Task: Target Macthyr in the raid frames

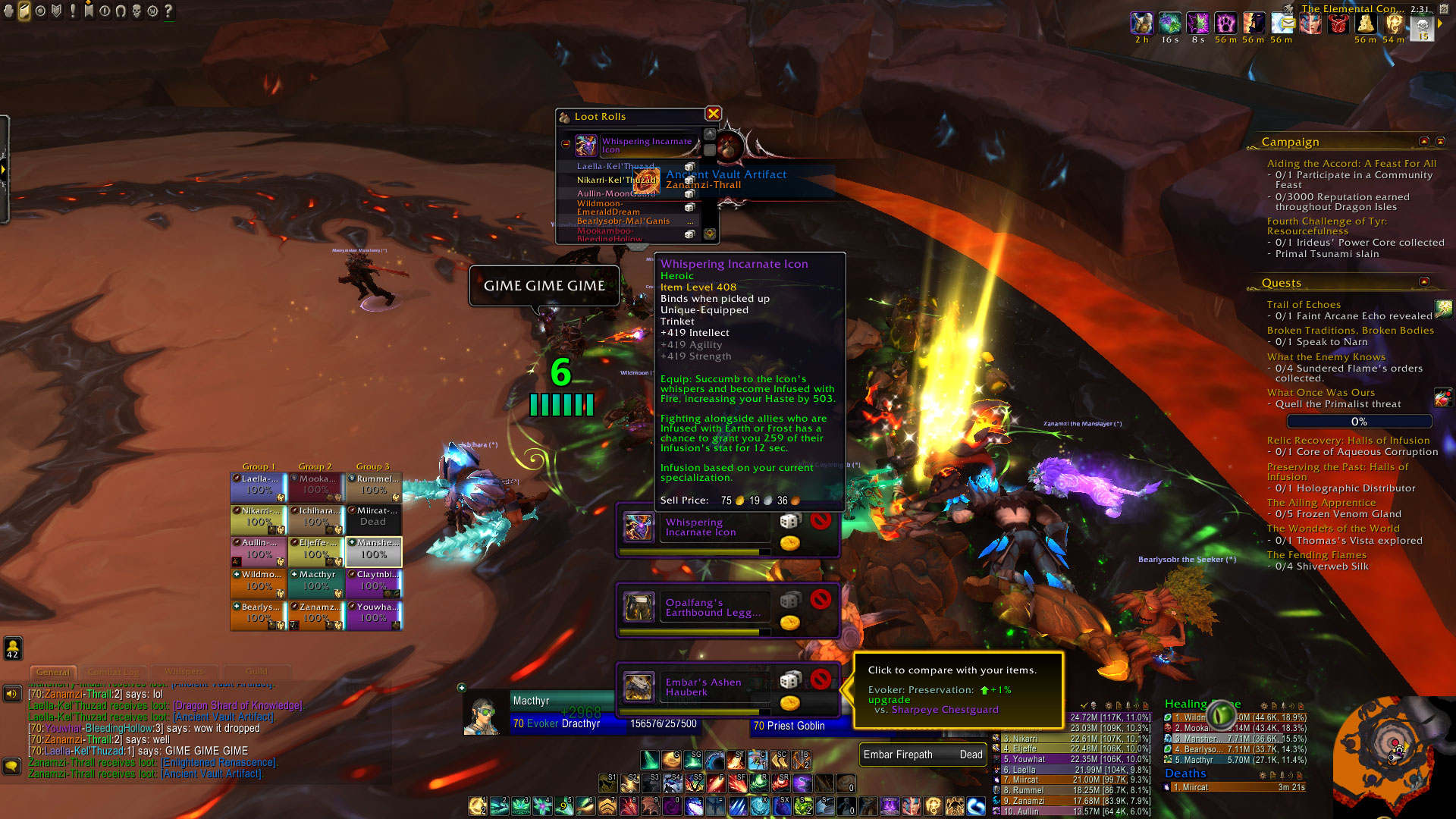Action: point(316,581)
